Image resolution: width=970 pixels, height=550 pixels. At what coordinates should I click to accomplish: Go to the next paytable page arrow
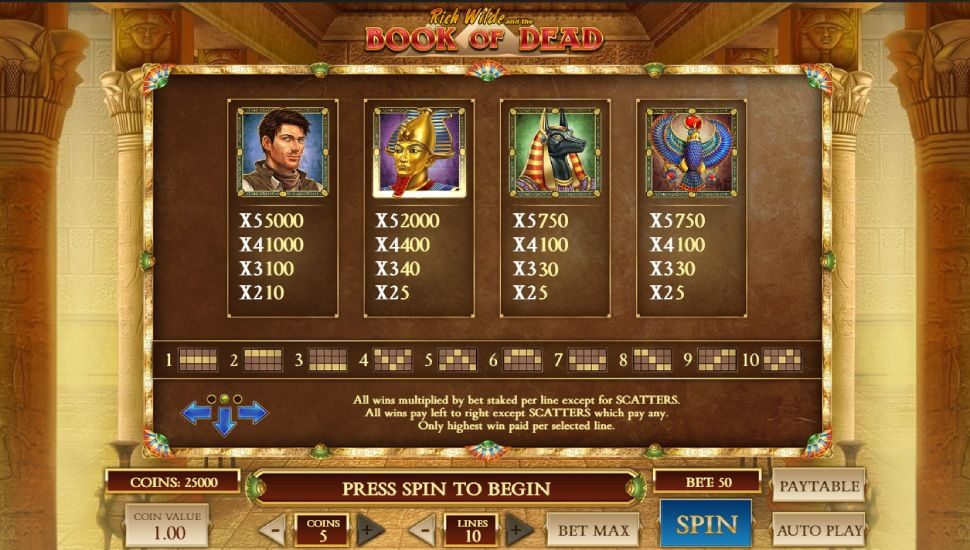(x=253, y=413)
